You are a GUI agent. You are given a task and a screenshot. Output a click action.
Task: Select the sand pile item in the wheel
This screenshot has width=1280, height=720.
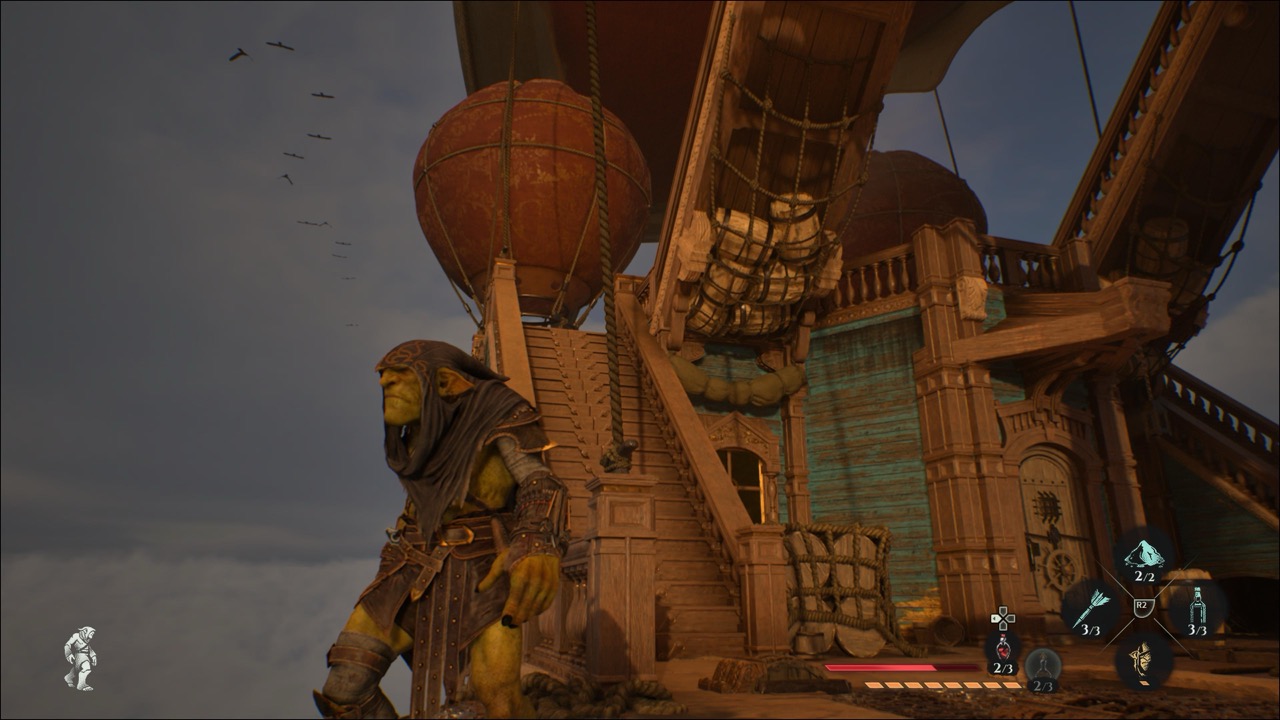pyautogui.click(x=1144, y=555)
